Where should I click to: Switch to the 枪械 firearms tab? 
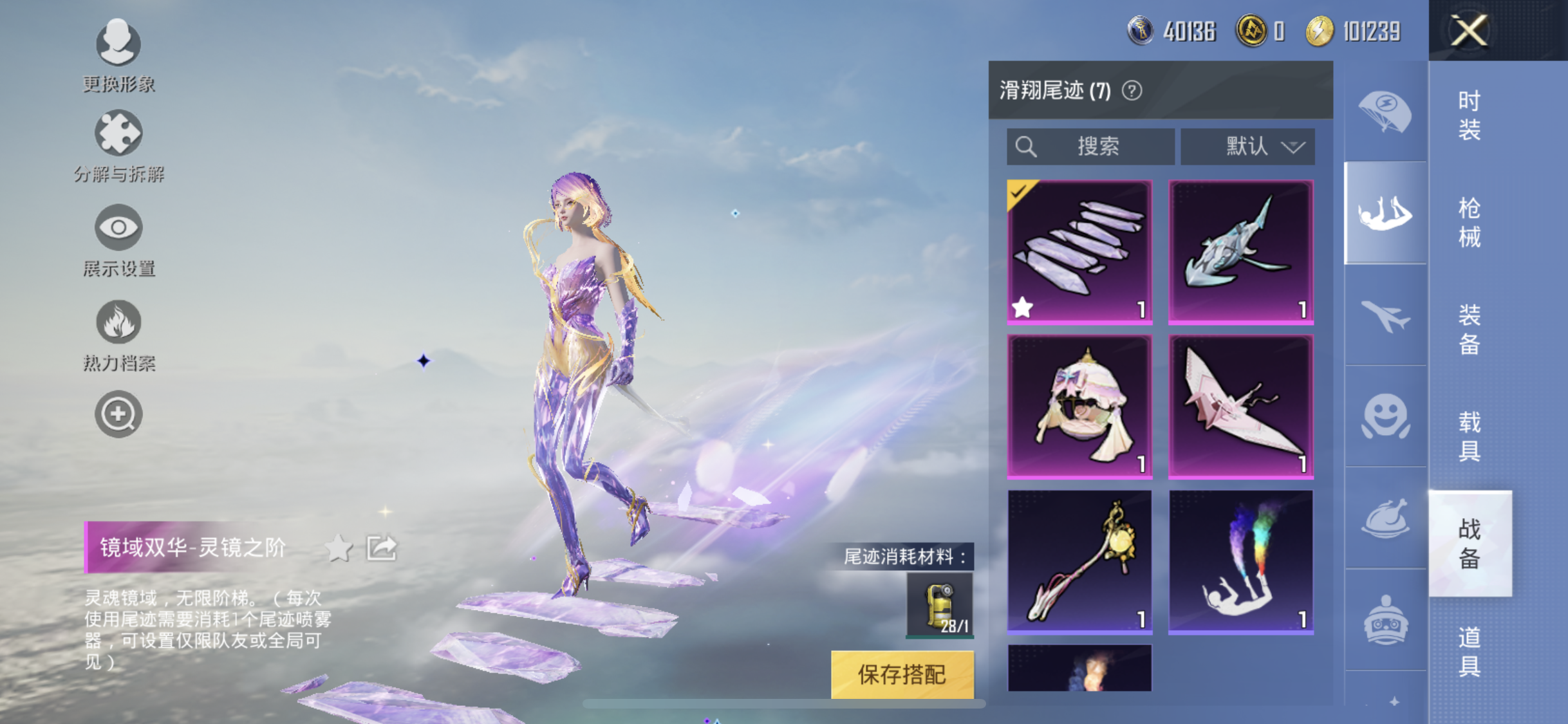[1469, 223]
